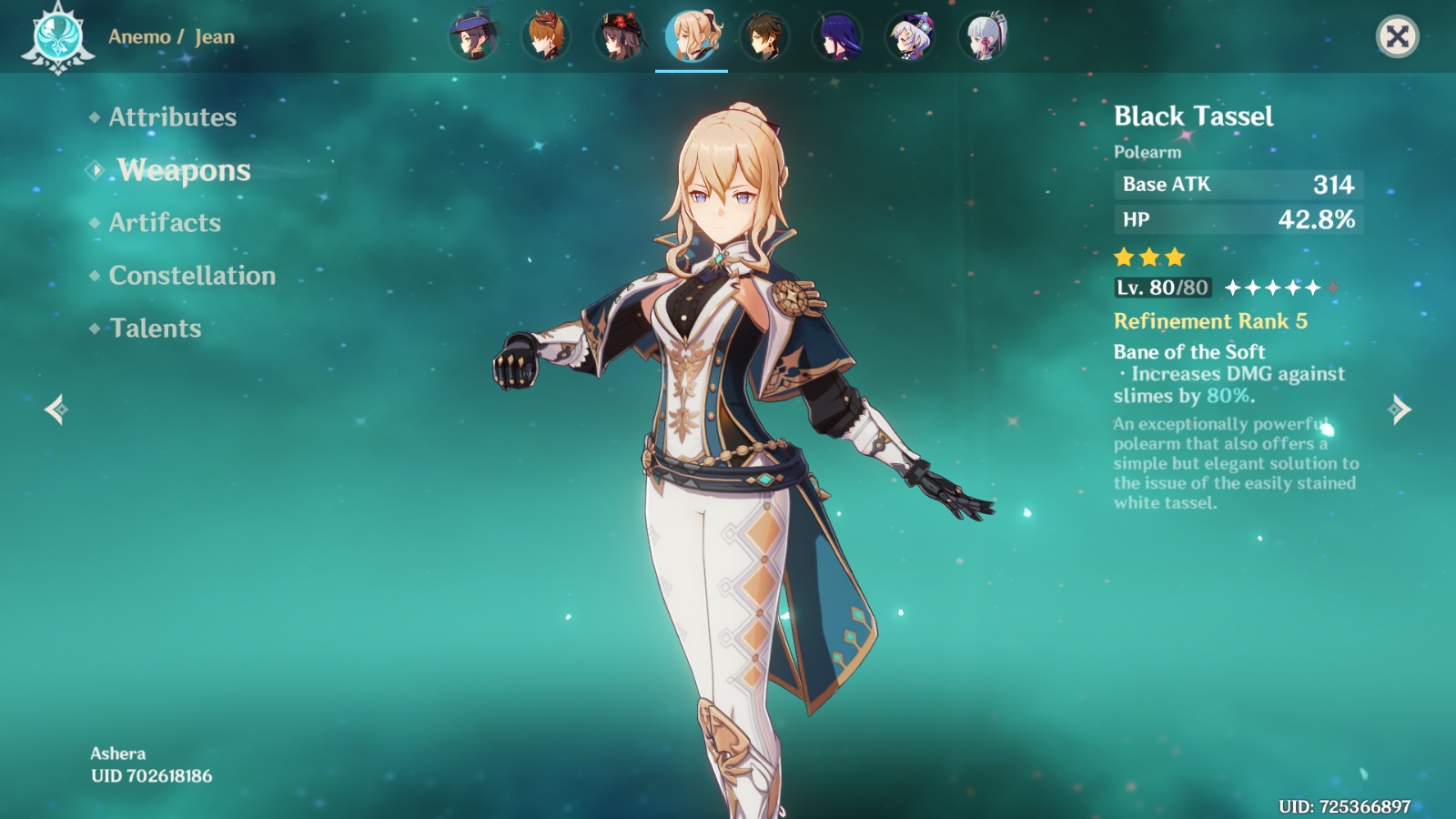Click the Anemo element emblem
Screen dimensions: 1456x819
point(57,38)
